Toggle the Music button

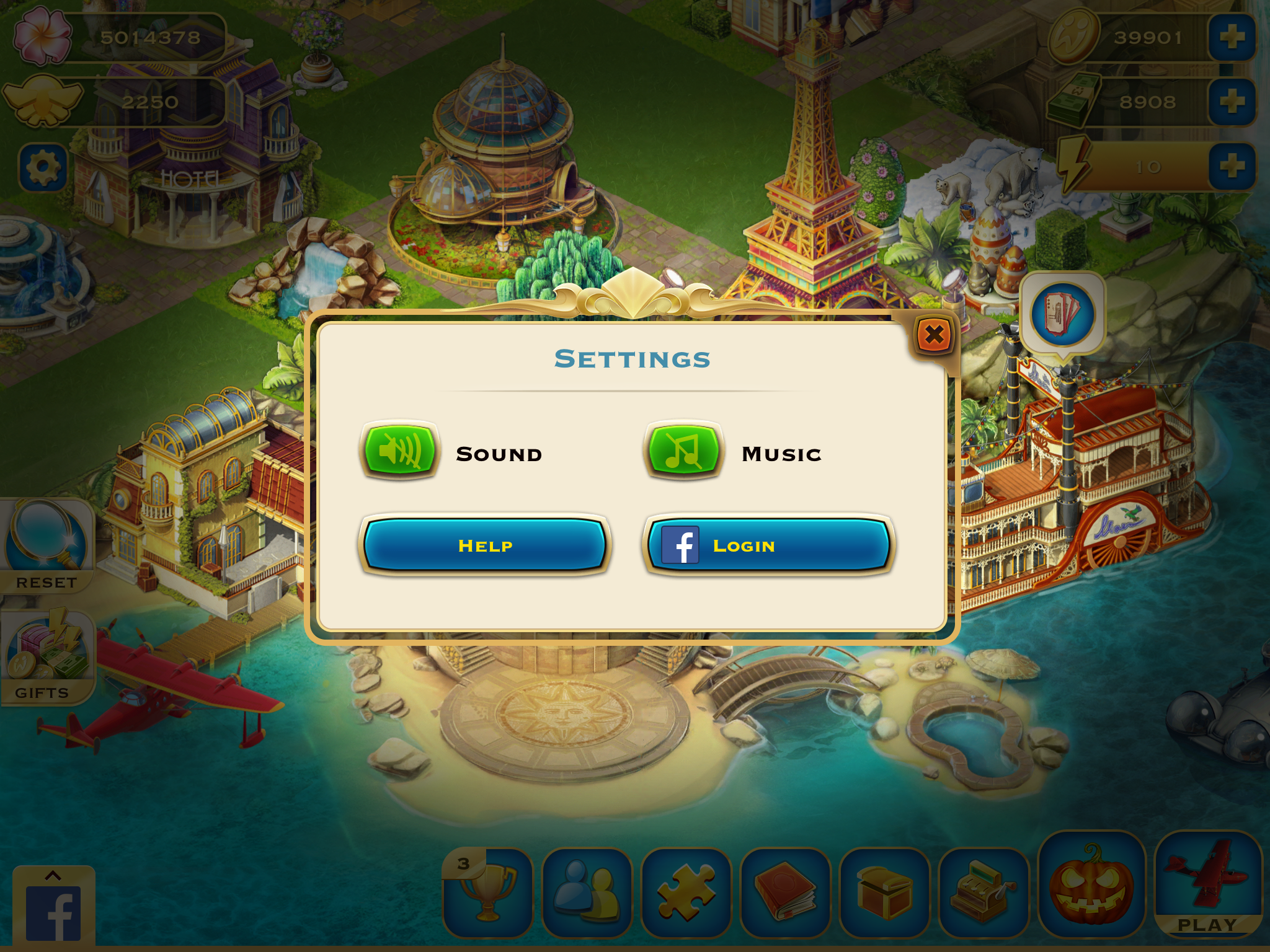click(x=683, y=451)
